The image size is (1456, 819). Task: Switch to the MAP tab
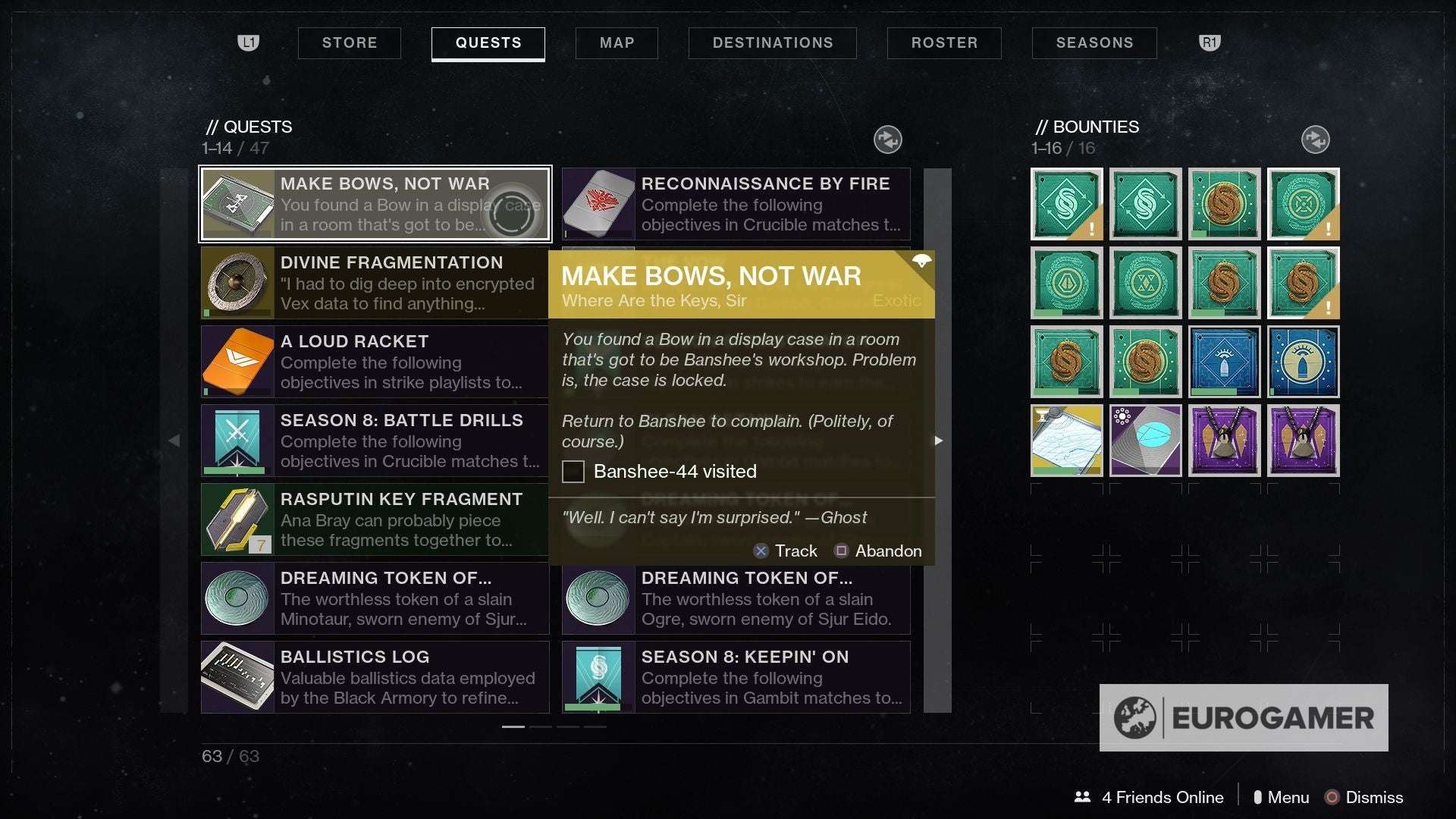click(x=616, y=42)
